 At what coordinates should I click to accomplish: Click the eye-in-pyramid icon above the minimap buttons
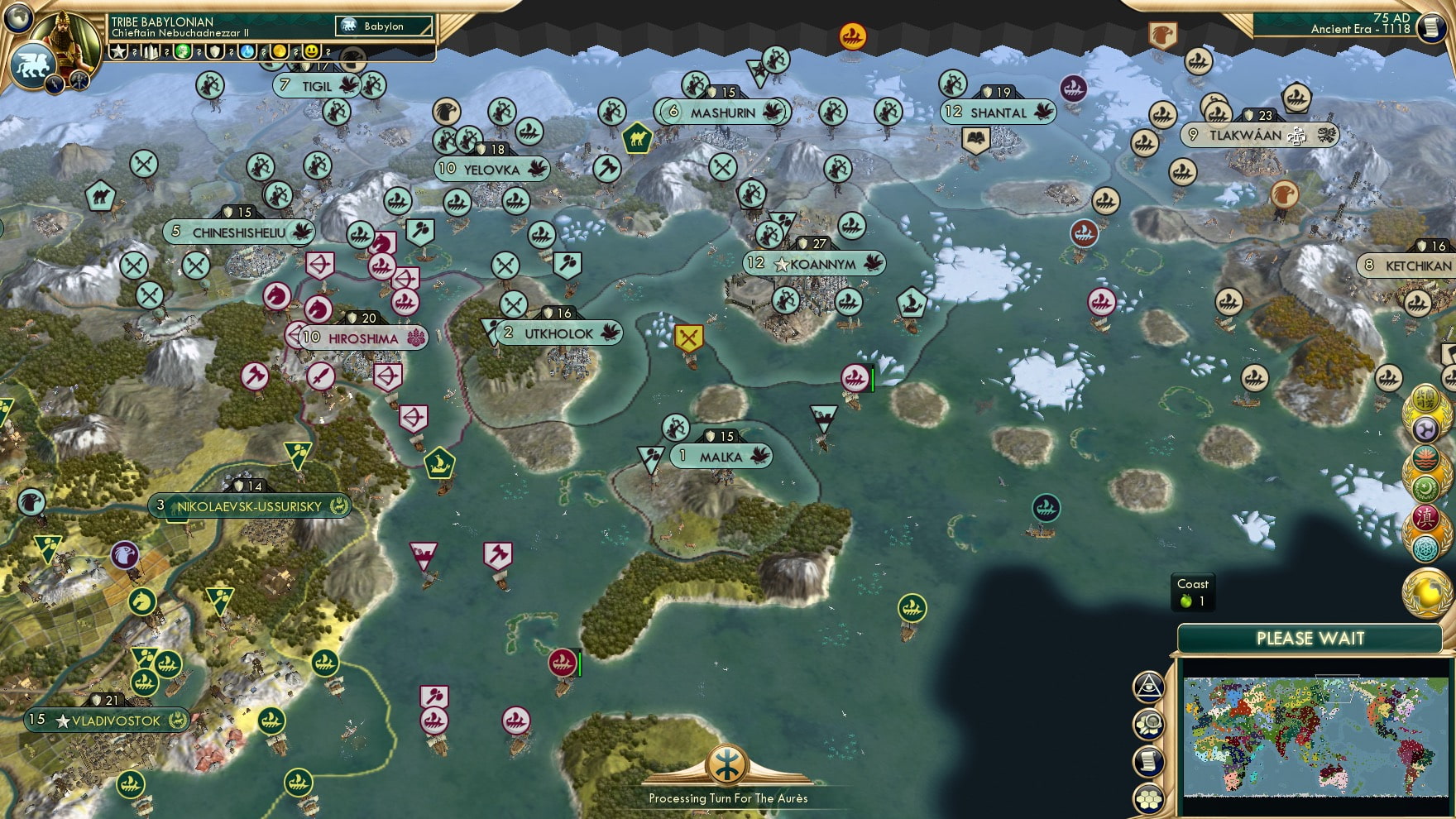coord(1148,684)
